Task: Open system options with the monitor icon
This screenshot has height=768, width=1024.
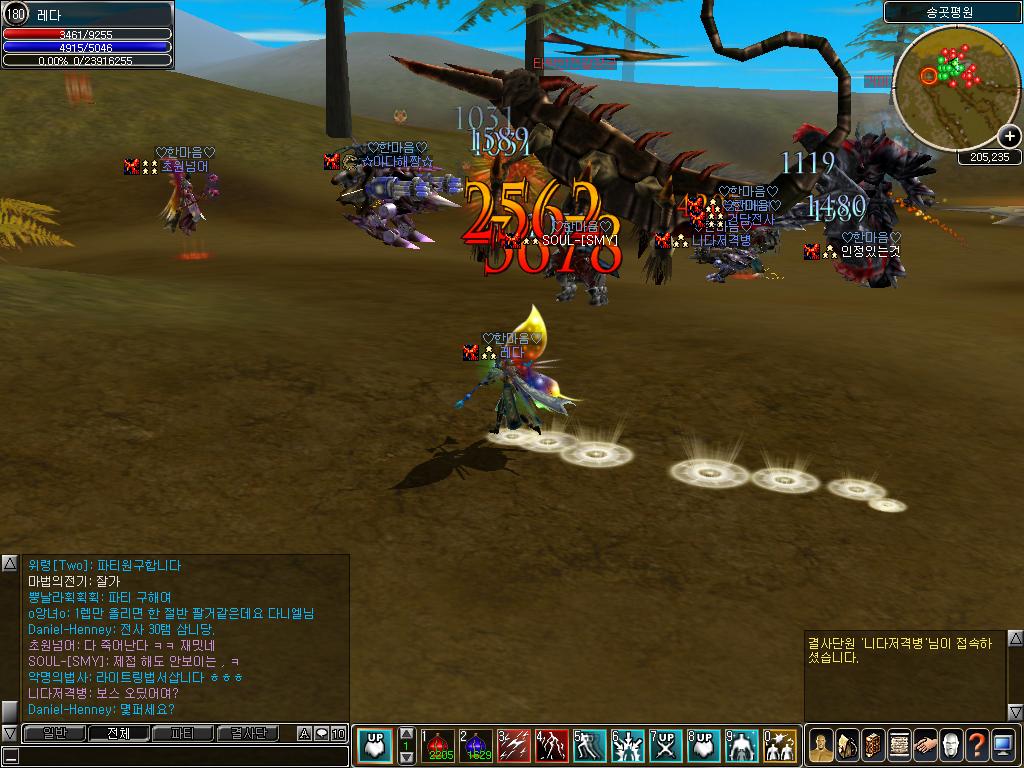Action: (x=1003, y=744)
